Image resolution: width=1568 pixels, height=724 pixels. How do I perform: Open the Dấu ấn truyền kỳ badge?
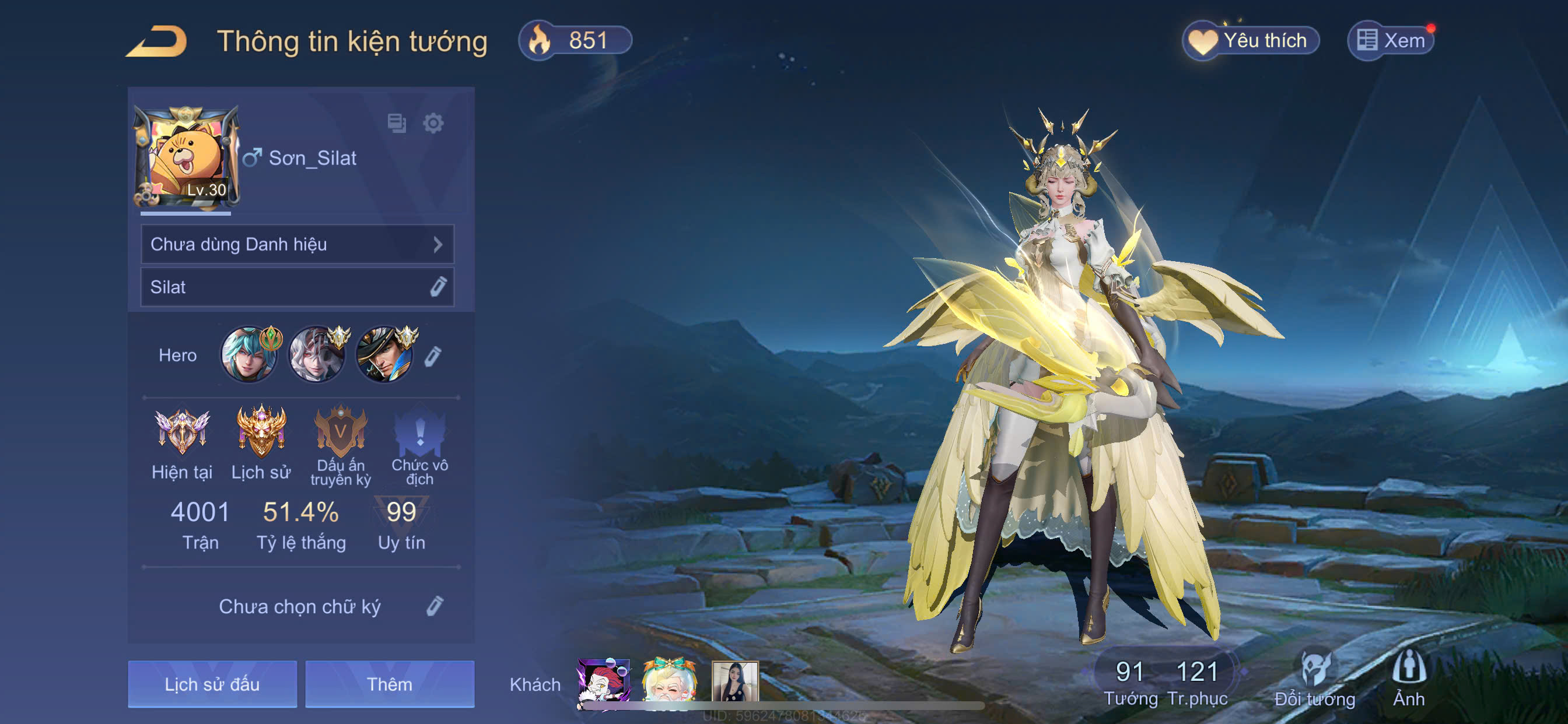[340, 433]
